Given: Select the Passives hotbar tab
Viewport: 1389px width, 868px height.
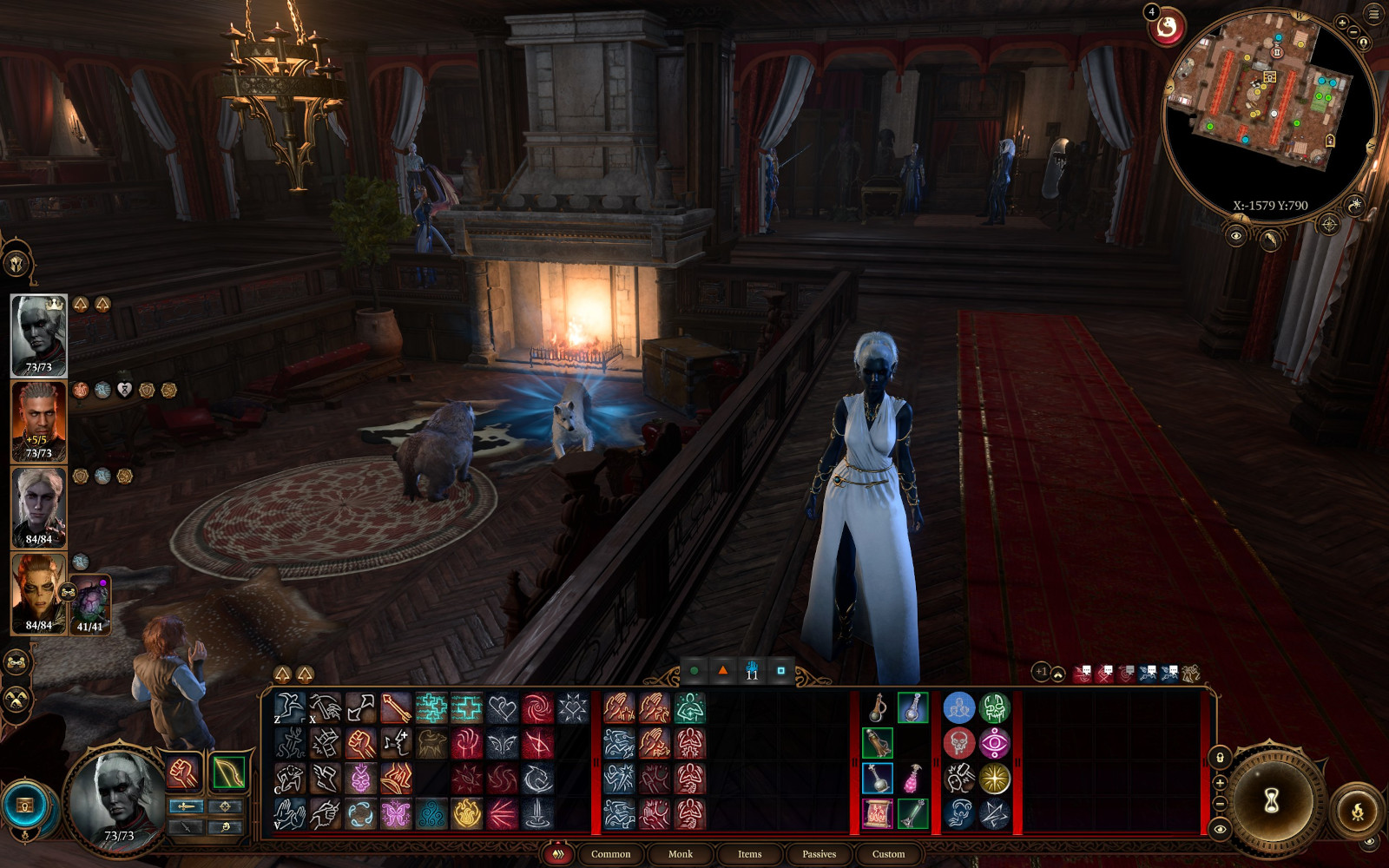Looking at the screenshot, I should click(819, 854).
